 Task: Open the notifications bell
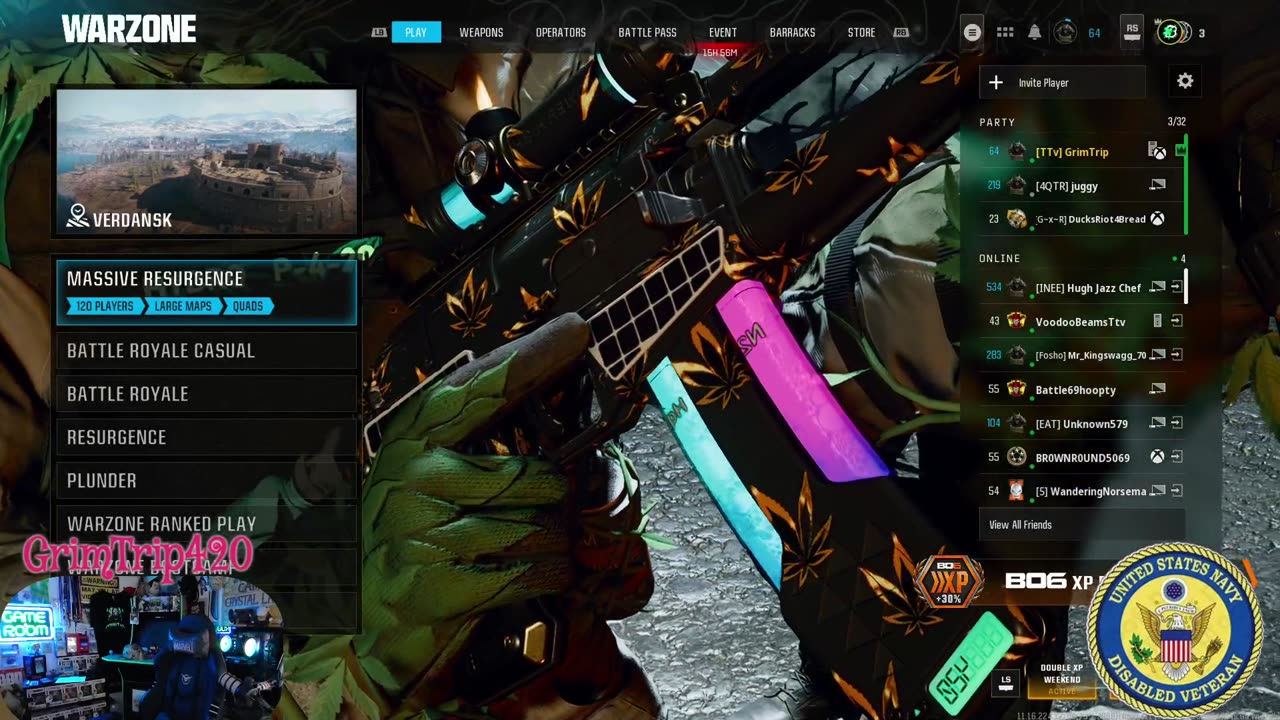point(1035,33)
